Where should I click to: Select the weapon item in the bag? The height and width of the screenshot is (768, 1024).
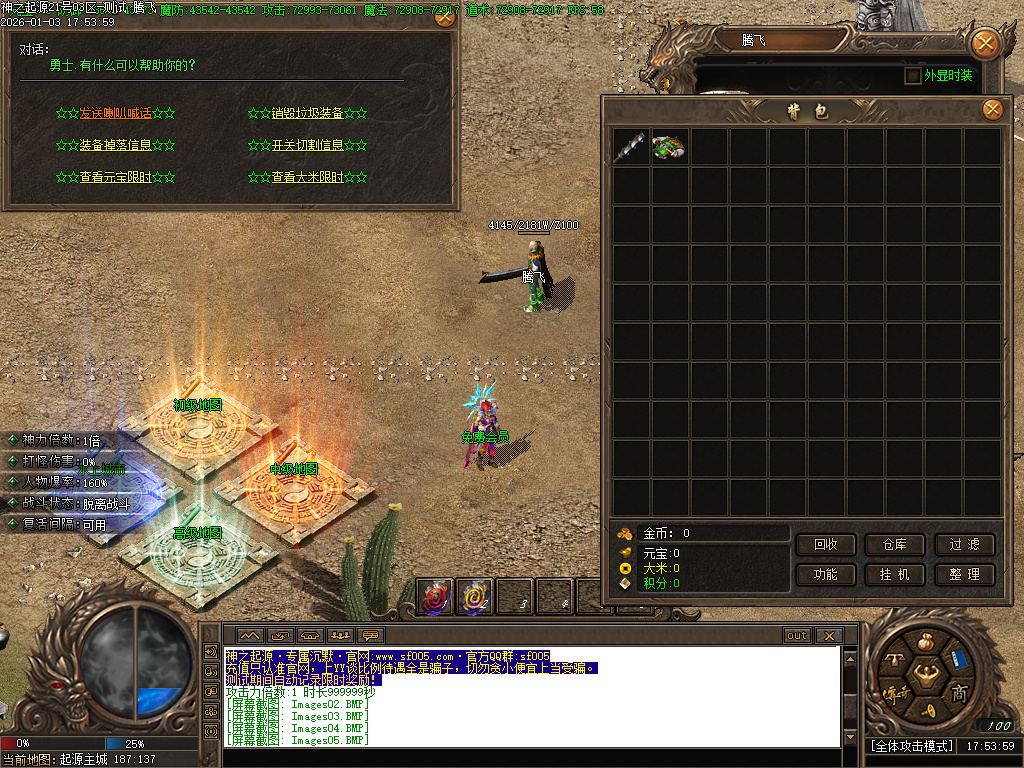(x=632, y=147)
